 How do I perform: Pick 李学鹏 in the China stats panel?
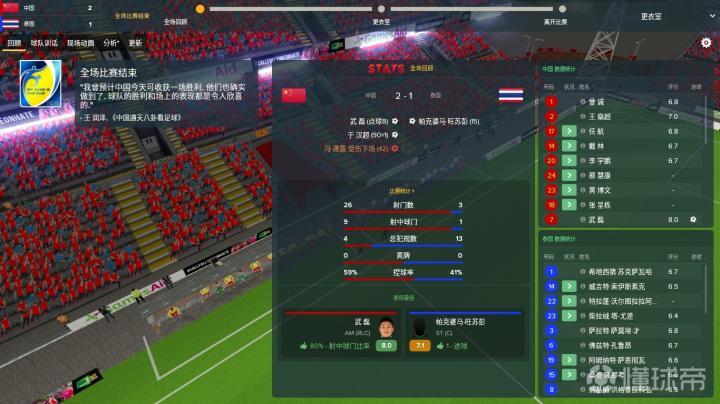(599, 160)
